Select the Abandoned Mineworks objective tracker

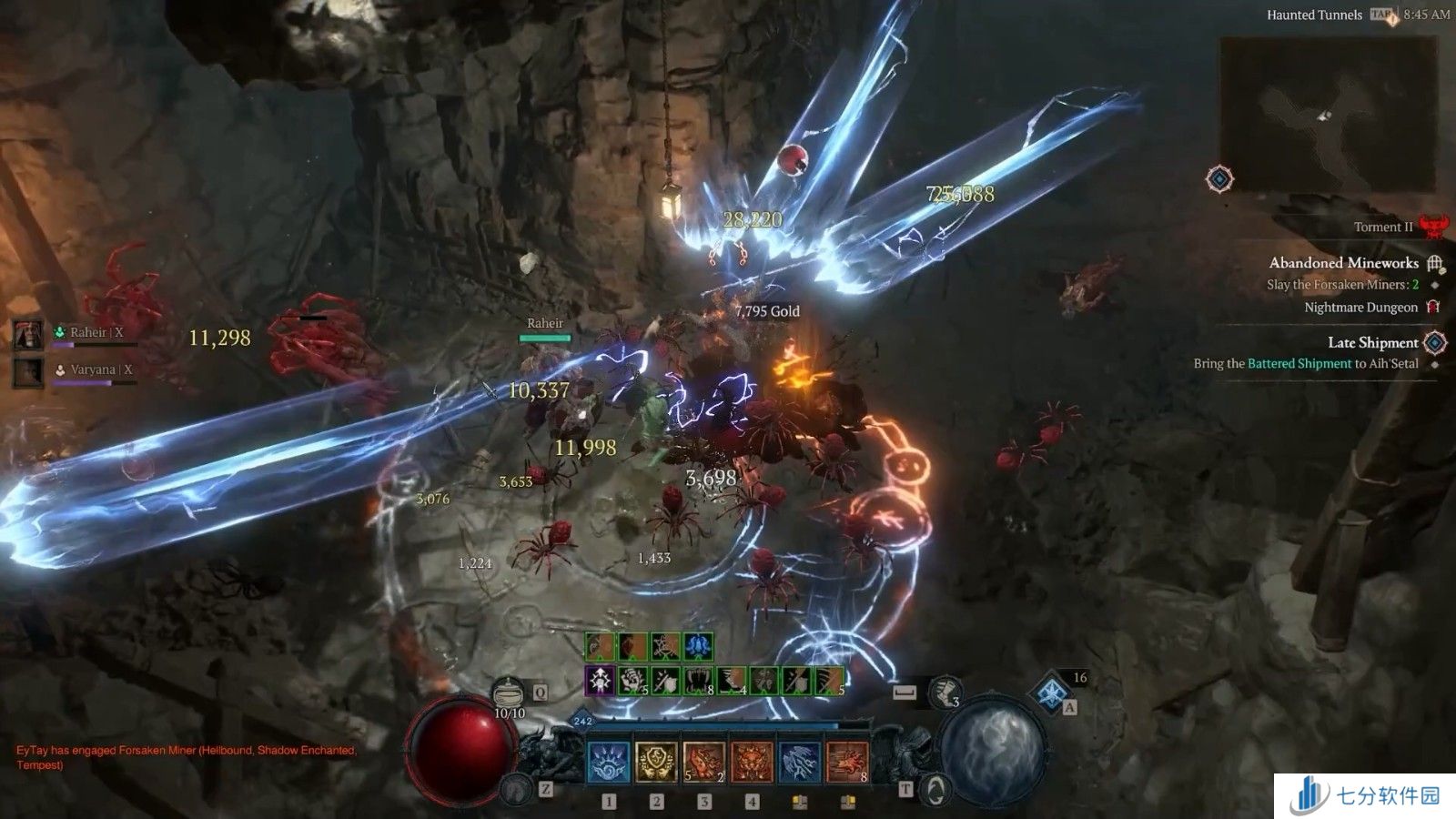coord(1343,263)
